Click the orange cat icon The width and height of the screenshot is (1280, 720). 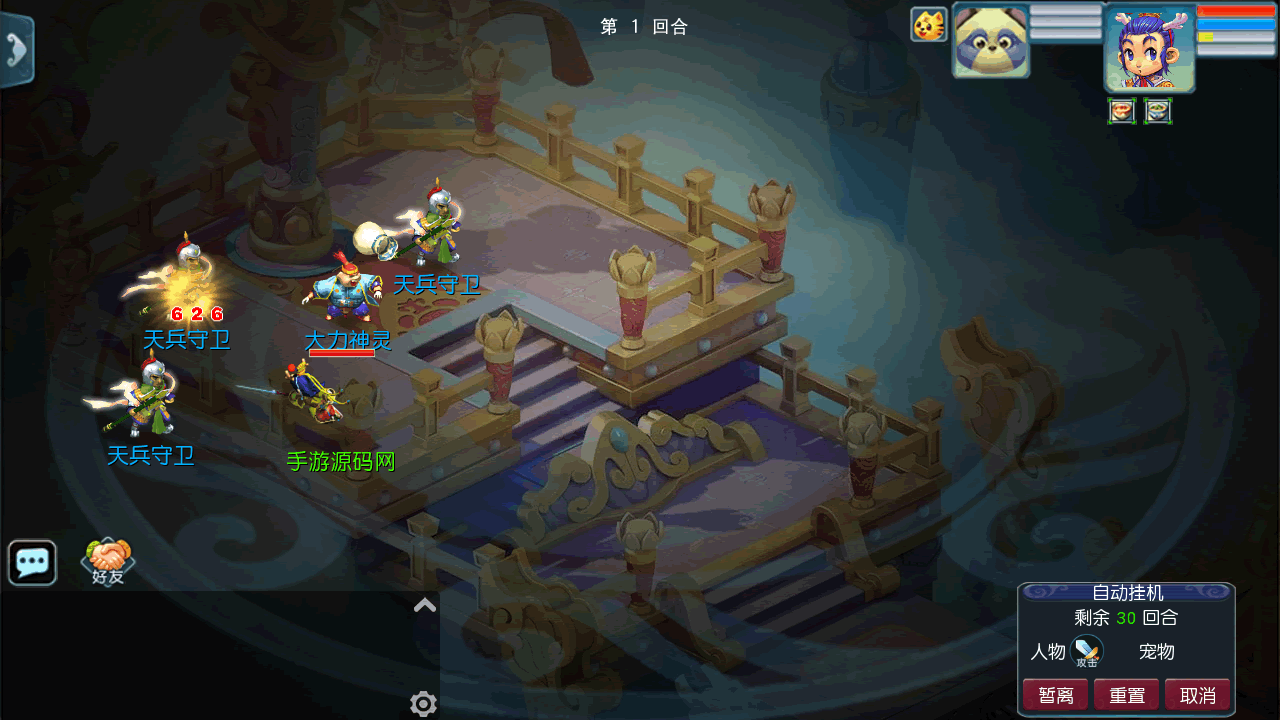click(929, 24)
